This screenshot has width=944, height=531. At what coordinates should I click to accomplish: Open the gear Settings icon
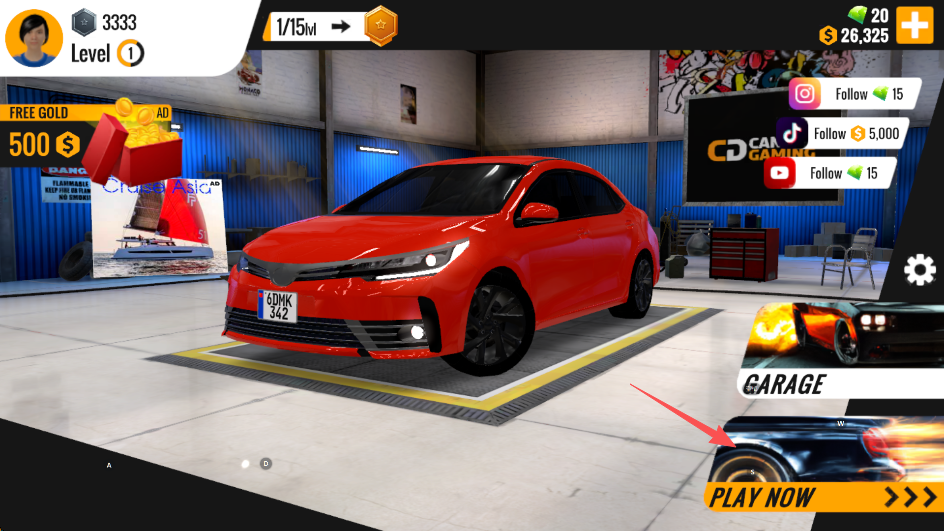920,270
